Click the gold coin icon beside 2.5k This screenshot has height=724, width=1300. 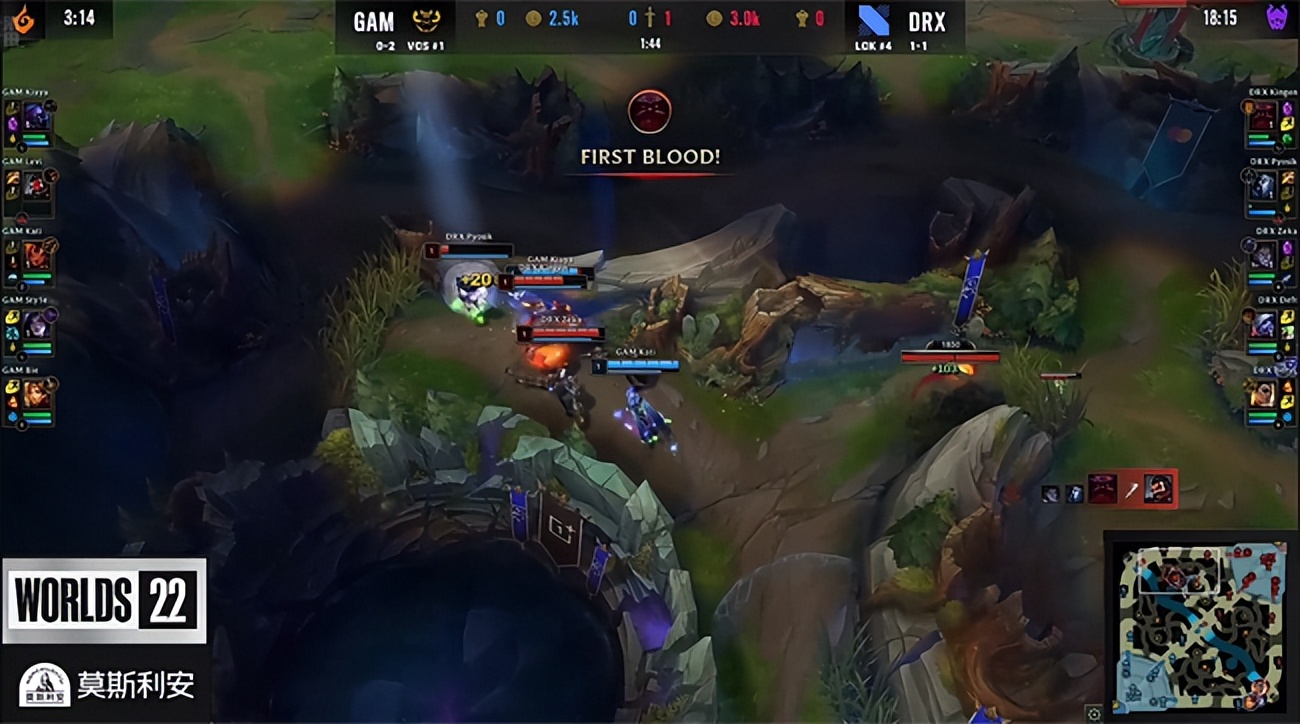533,18
